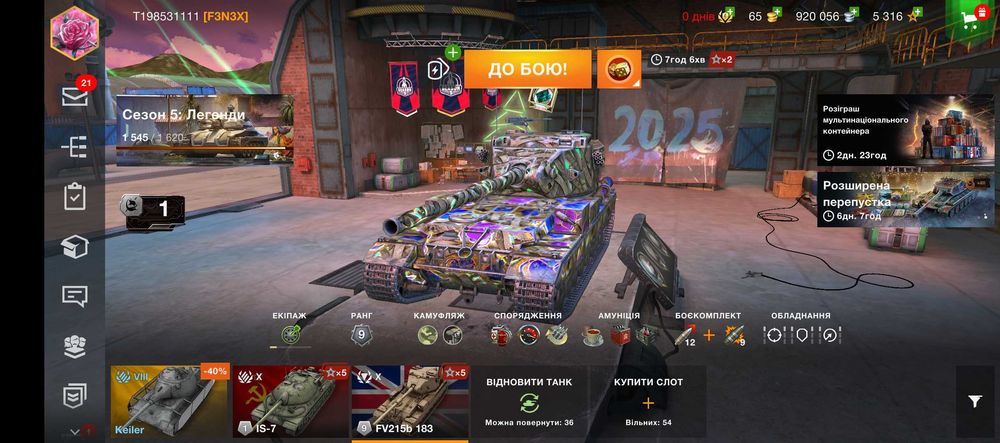This screenshot has width=1000, height=443.
Task: Open the tank carousel filter
Action: pyautogui.click(x=975, y=401)
